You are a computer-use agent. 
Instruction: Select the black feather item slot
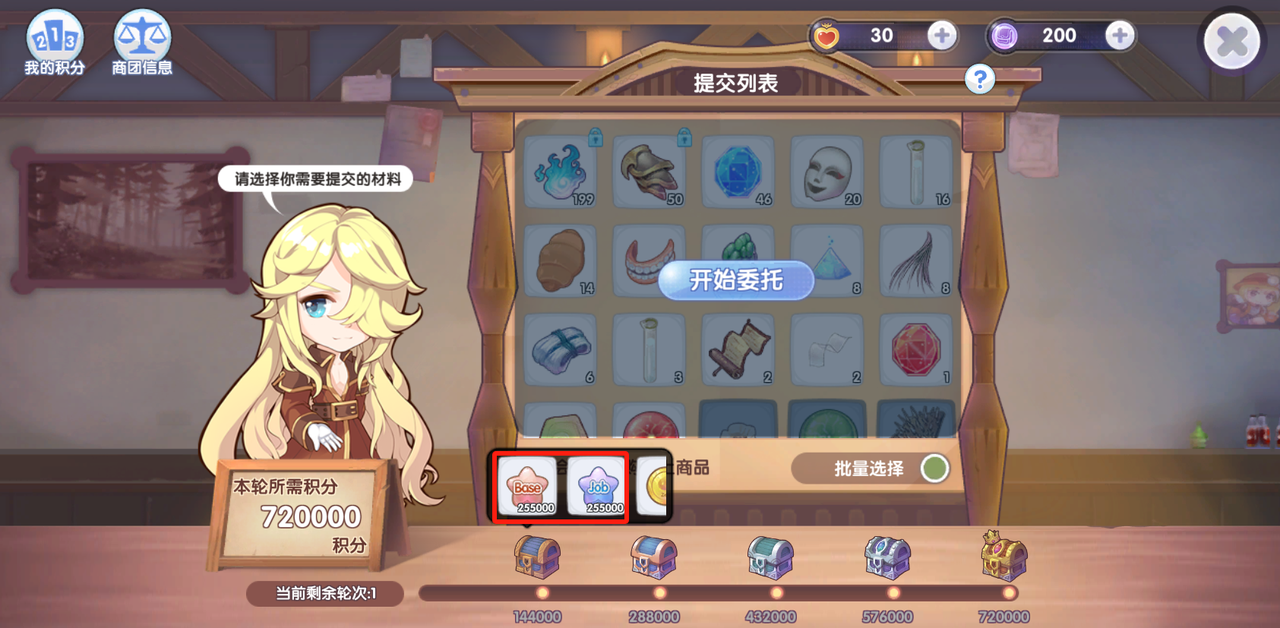point(915,260)
